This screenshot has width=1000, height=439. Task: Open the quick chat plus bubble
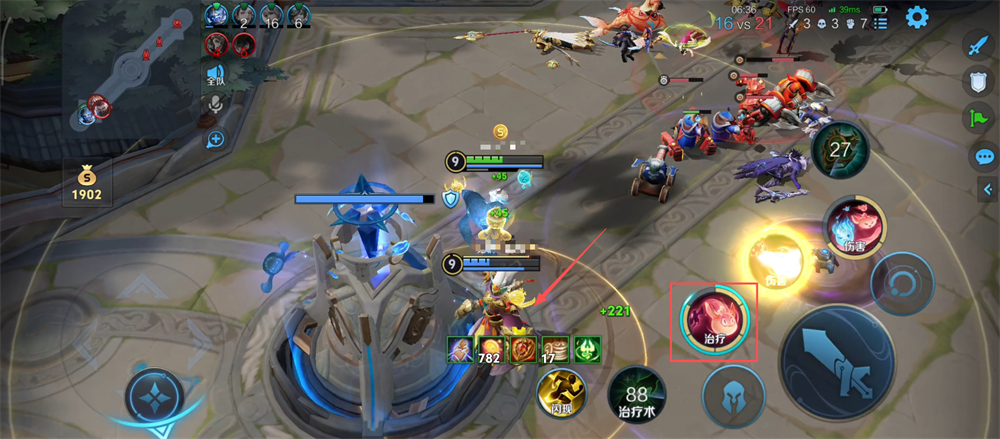click(215, 139)
